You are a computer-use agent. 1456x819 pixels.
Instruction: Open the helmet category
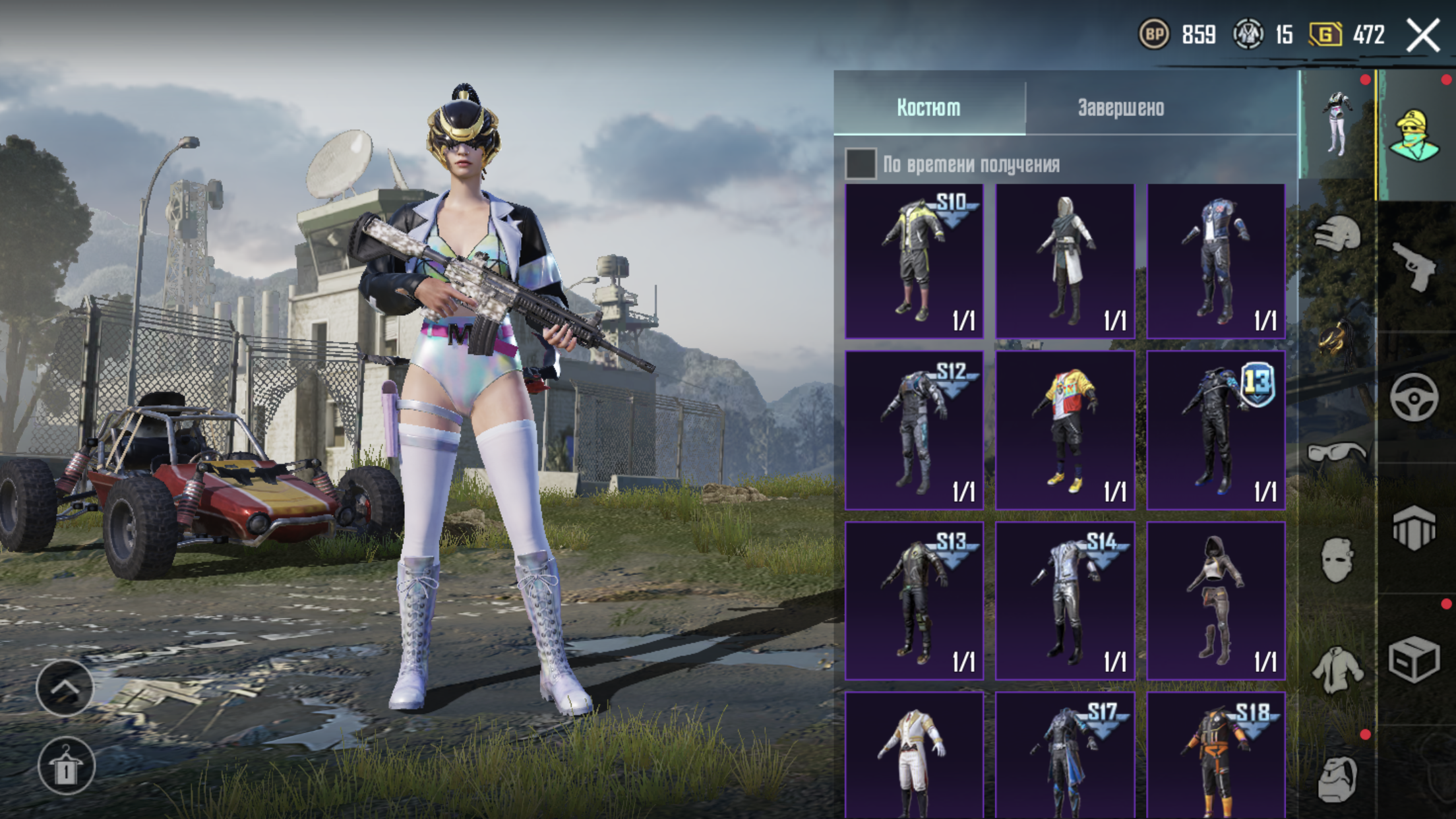tap(1337, 234)
